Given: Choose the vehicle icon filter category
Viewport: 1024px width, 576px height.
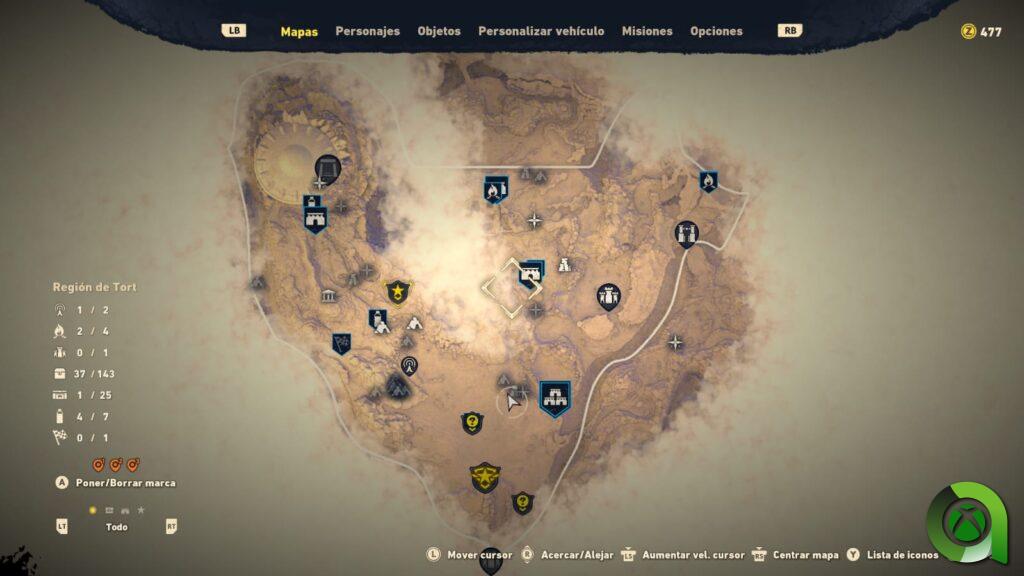Looking at the screenshot, I should pyautogui.click(x=125, y=510).
